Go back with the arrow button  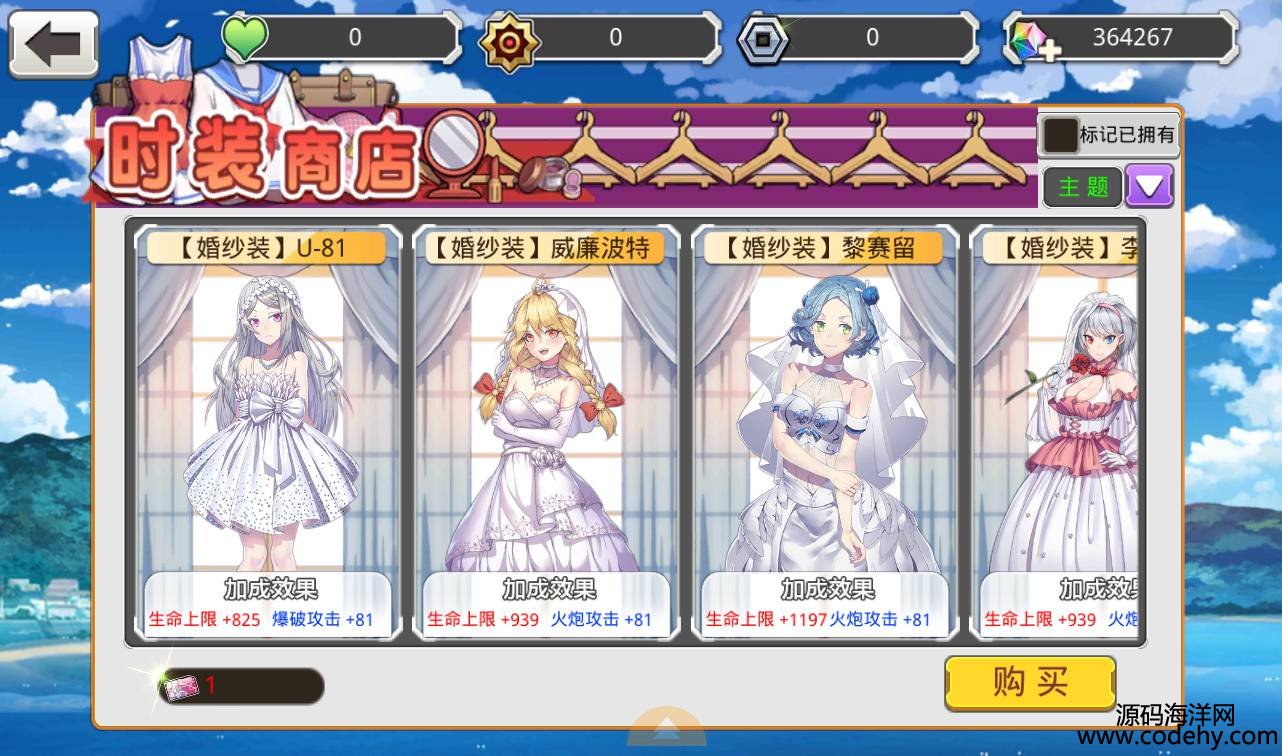54,44
